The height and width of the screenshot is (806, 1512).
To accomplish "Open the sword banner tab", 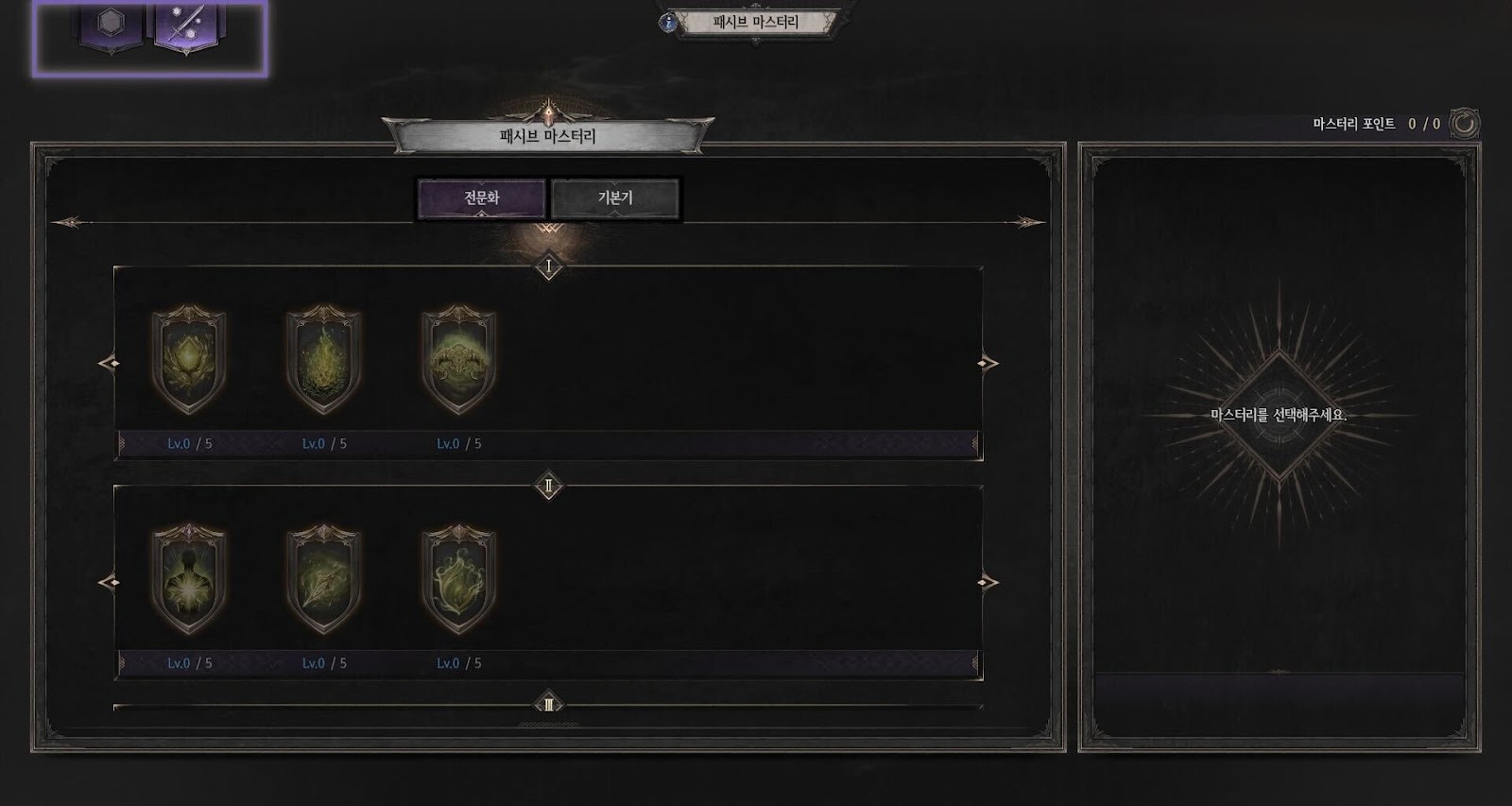I will point(185,25).
